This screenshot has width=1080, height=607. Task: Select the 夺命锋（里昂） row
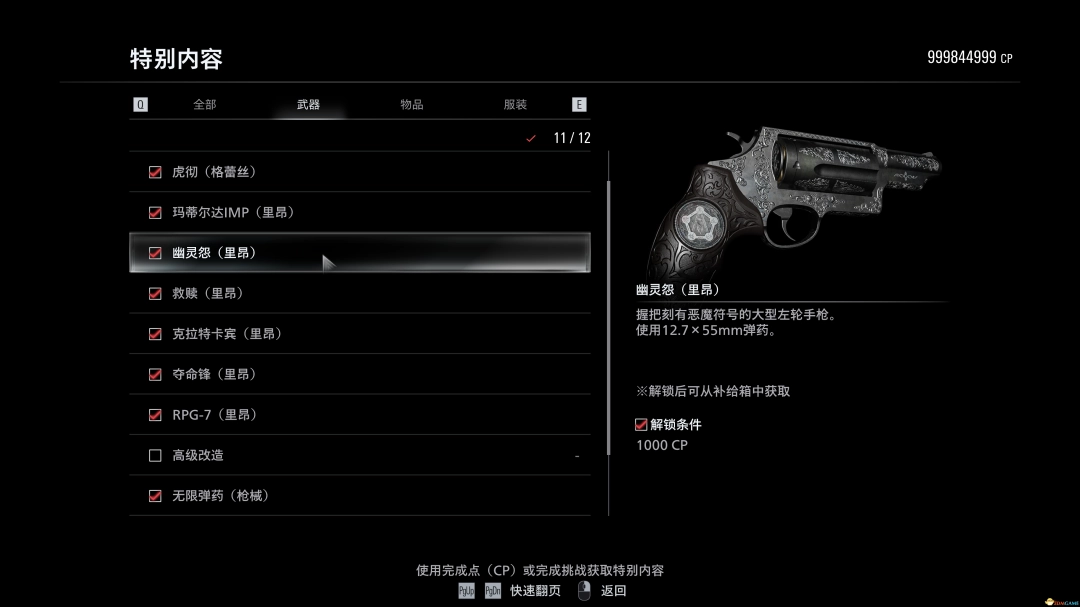click(359, 374)
